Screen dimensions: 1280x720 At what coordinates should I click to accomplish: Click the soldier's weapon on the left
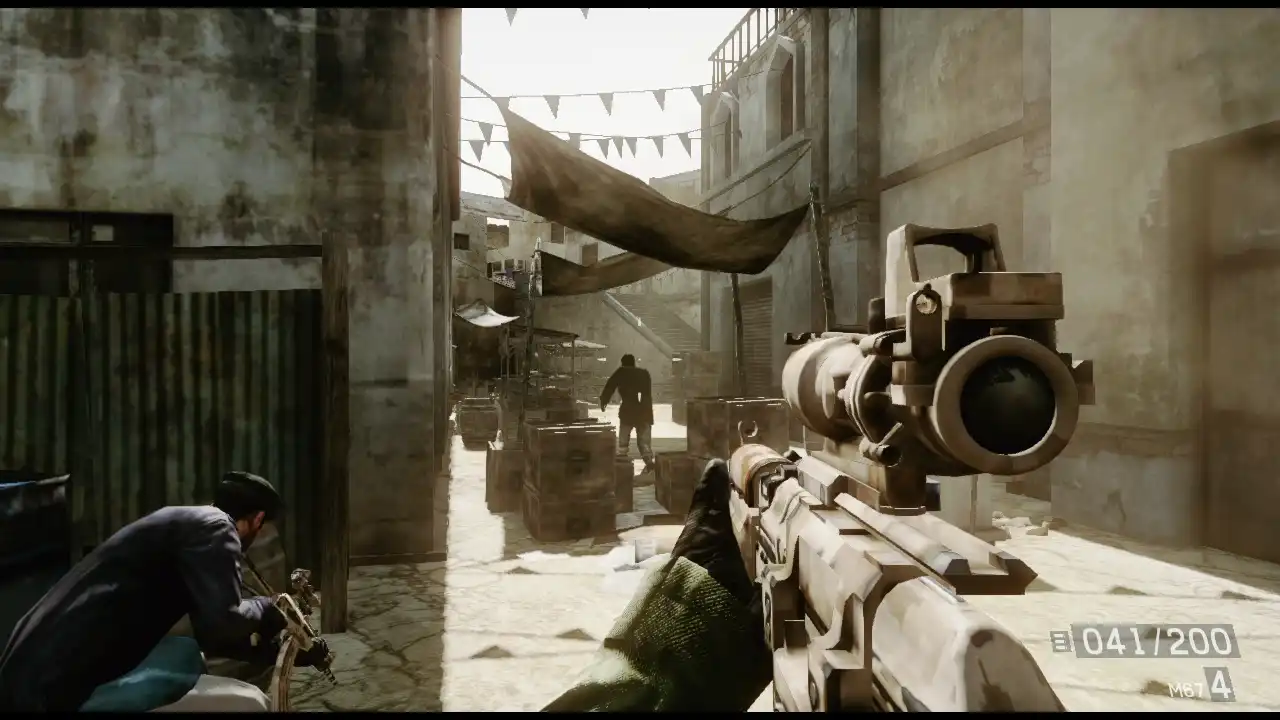(300, 620)
